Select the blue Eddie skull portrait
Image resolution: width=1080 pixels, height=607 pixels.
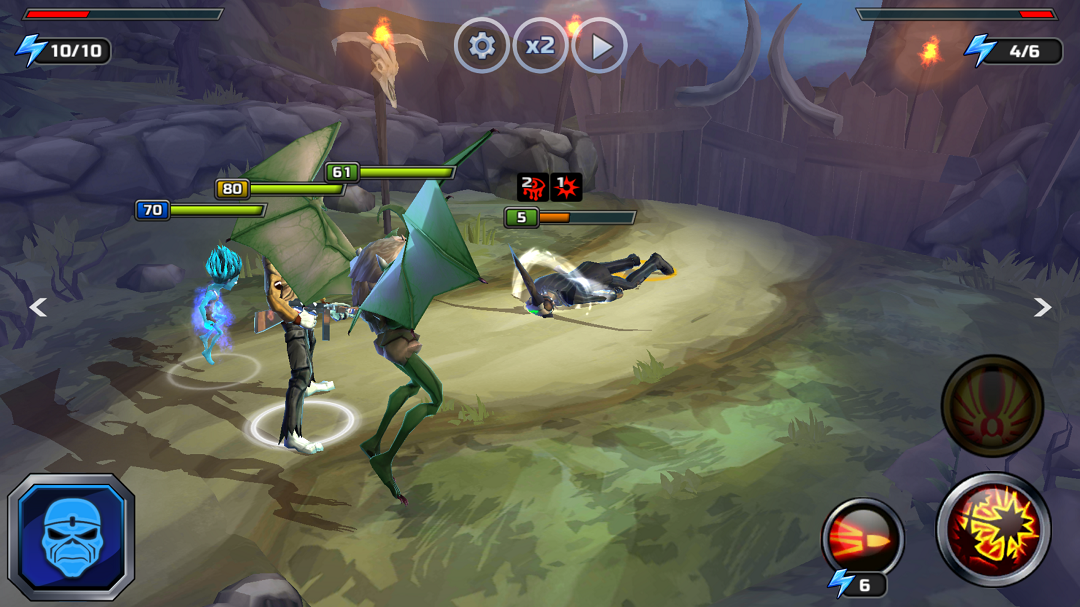[x=71, y=536]
